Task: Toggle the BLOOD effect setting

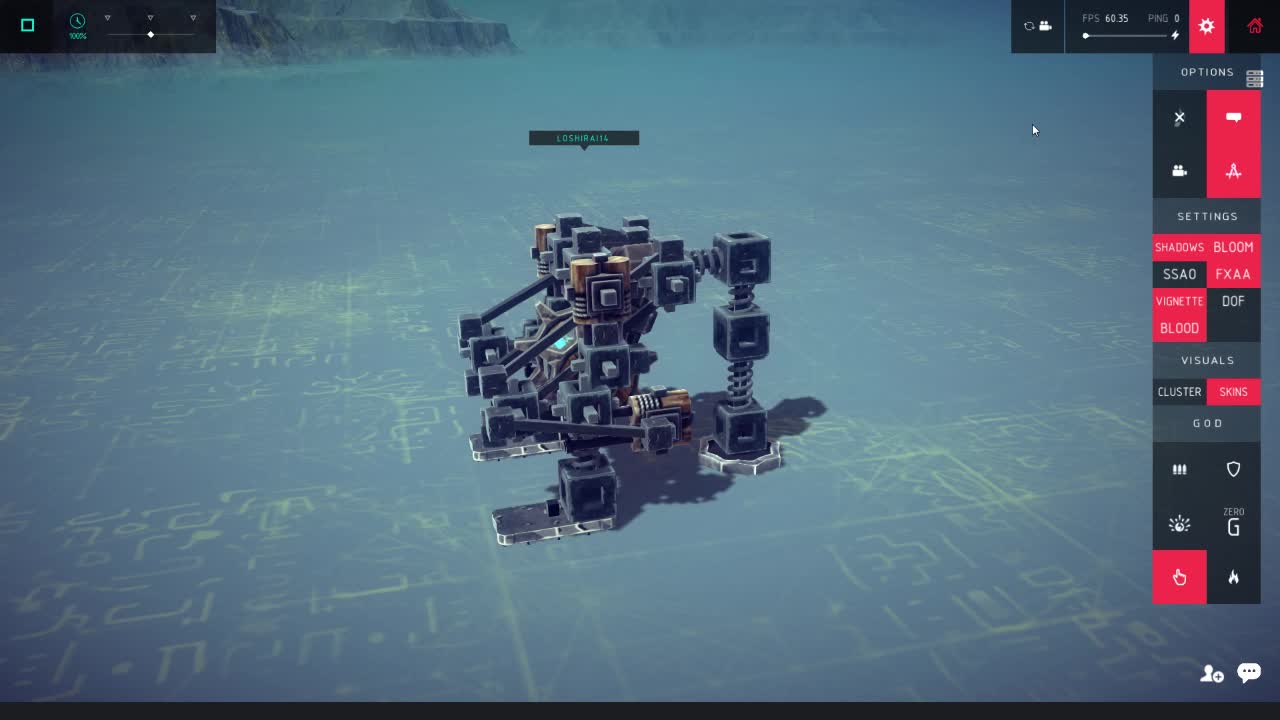Action: tap(1179, 328)
